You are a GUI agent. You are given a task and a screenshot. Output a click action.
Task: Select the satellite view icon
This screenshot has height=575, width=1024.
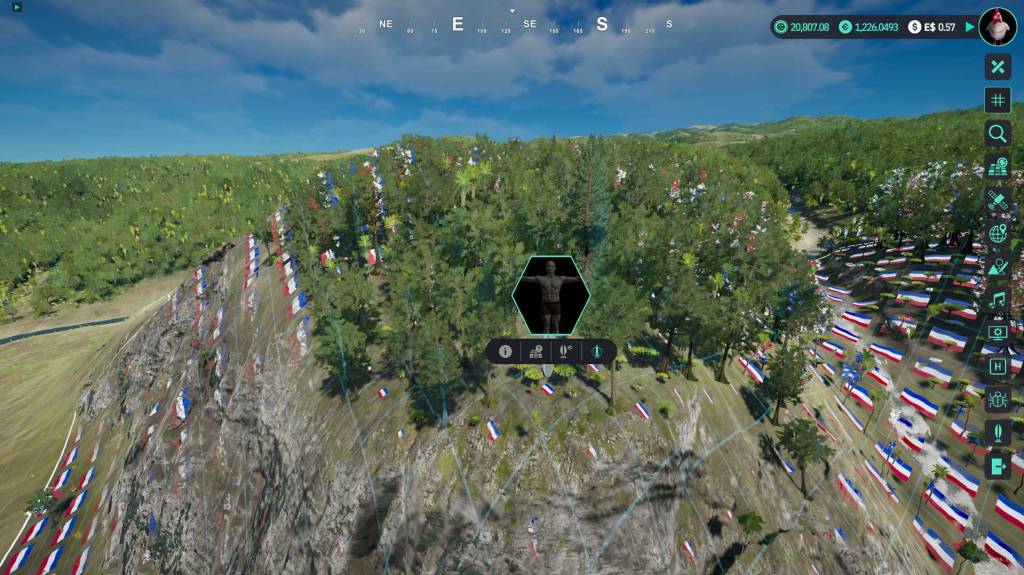pos(997,200)
